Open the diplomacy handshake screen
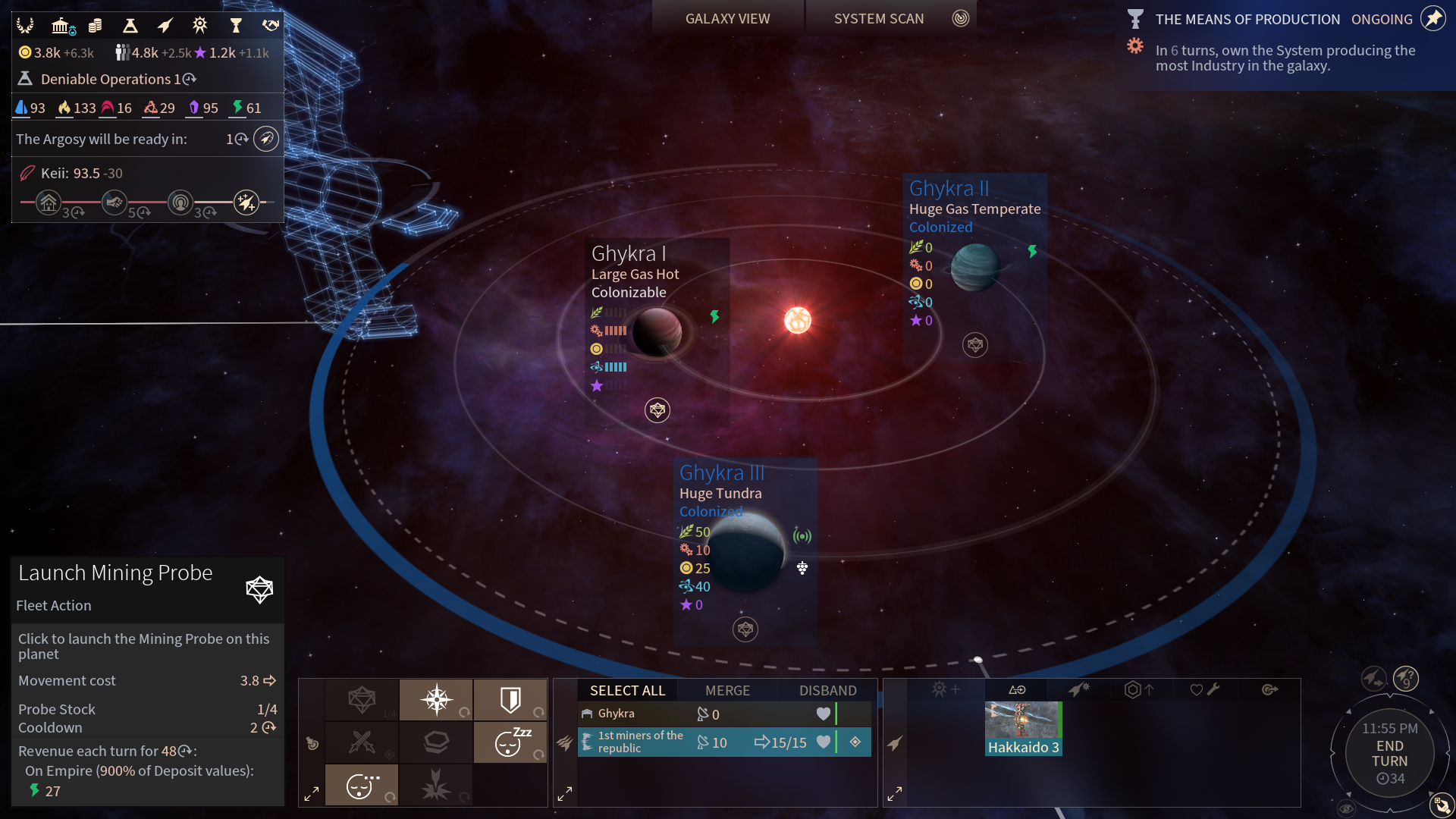This screenshot has height=819, width=1456. [x=270, y=26]
